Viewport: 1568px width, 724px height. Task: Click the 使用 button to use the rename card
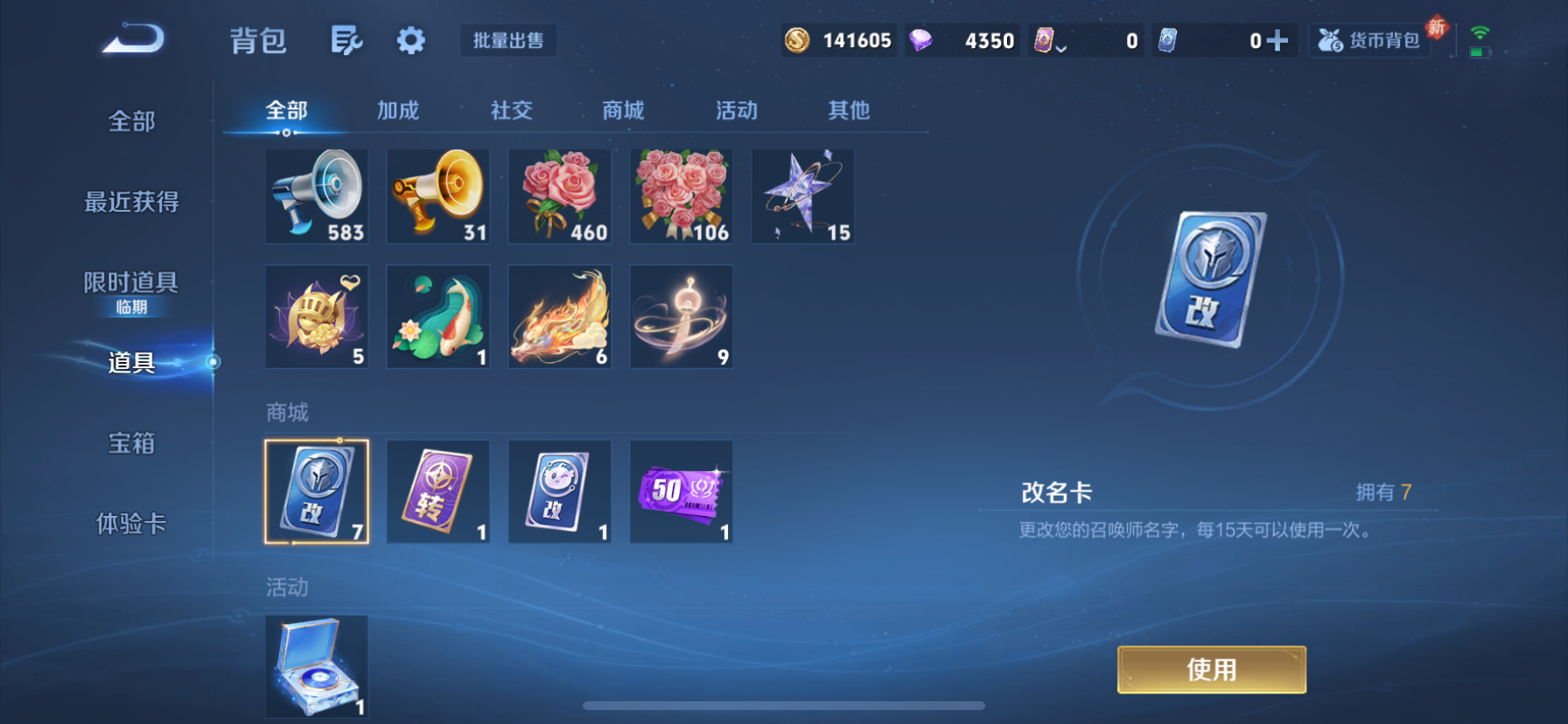coord(1211,669)
